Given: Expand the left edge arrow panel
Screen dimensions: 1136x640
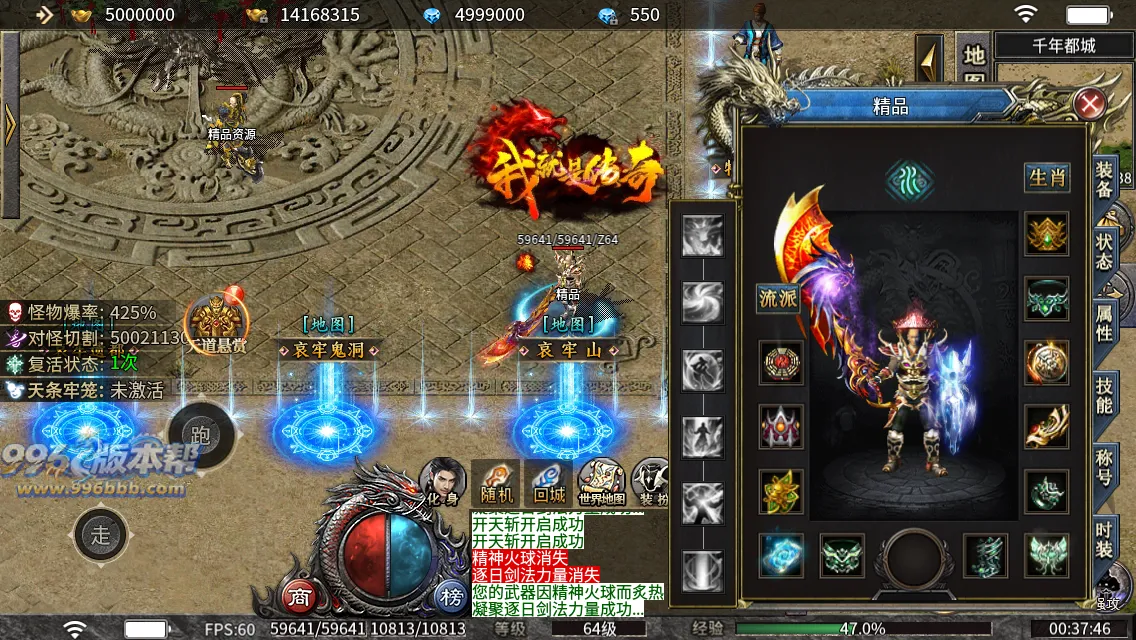Looking at the screenshot, I should point(10,125).
